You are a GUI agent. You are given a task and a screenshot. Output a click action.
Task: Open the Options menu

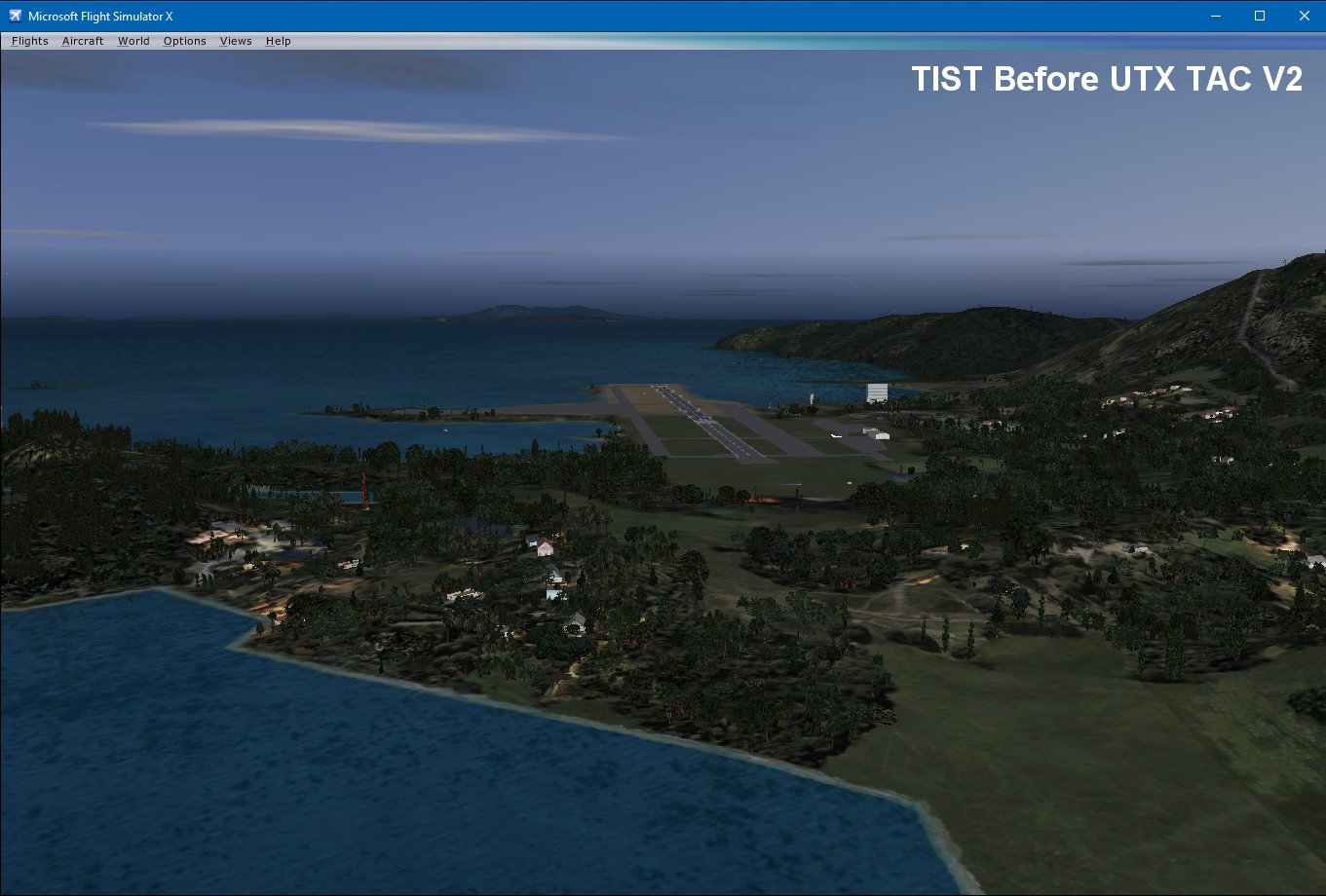point(184,41)
